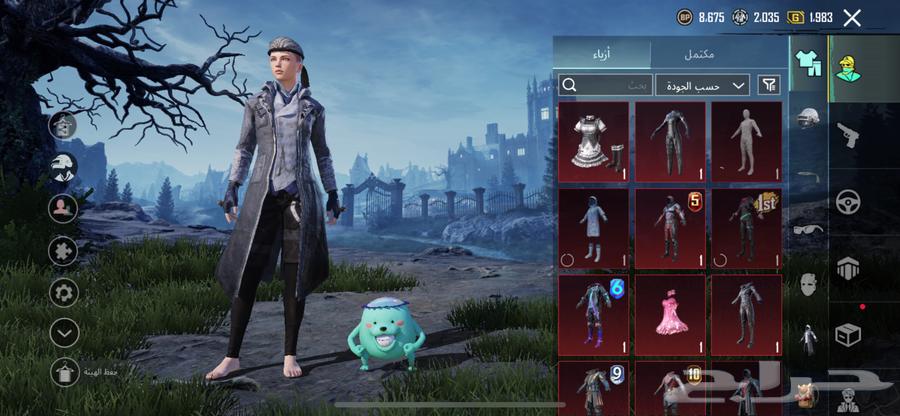The height and width of the screenshot is (416, 900).
Task: Select the outfit with blue 6 badge
Action: (593, 317)
